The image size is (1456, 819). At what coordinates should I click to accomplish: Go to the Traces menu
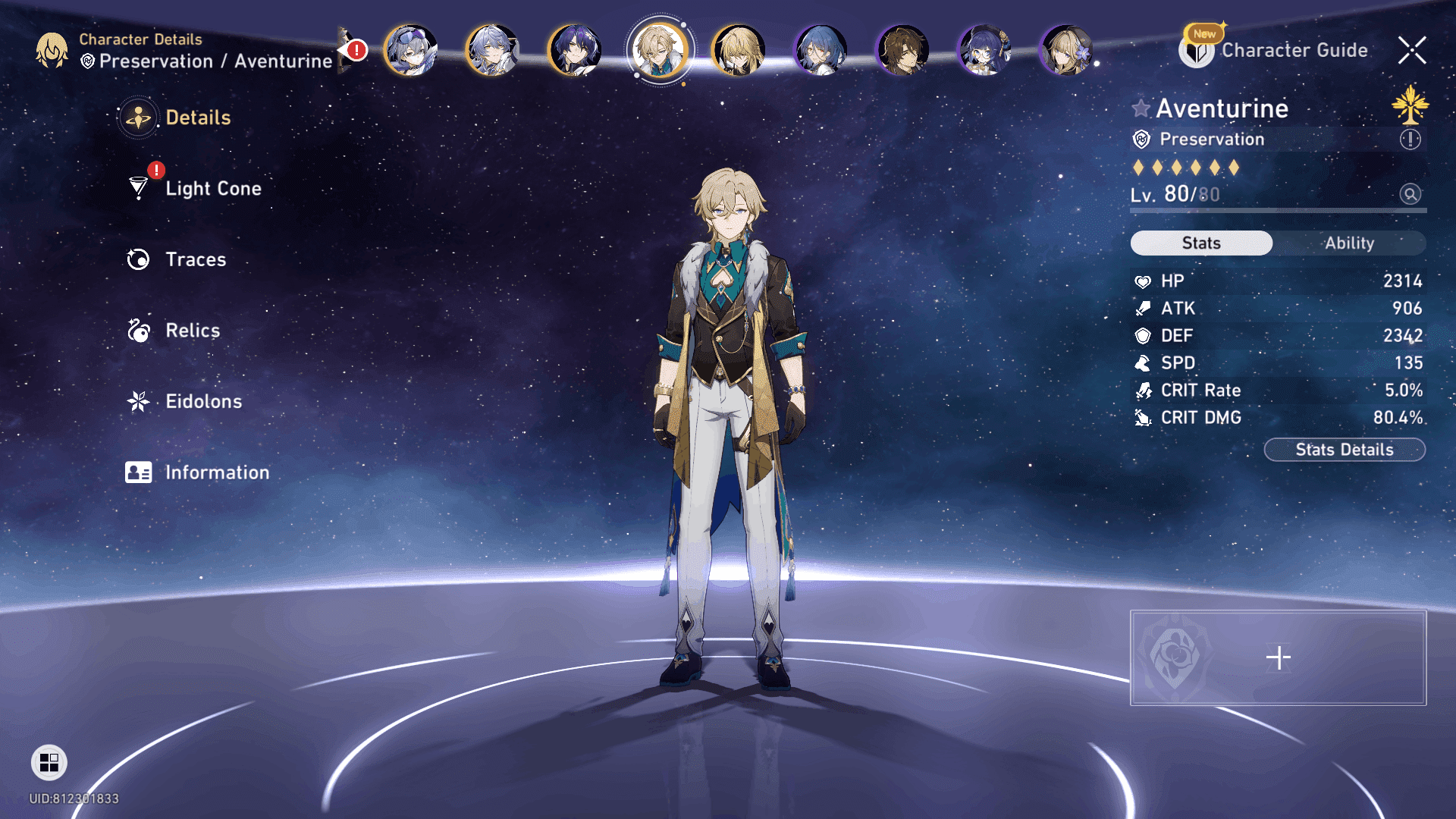[x=196, y=259]
